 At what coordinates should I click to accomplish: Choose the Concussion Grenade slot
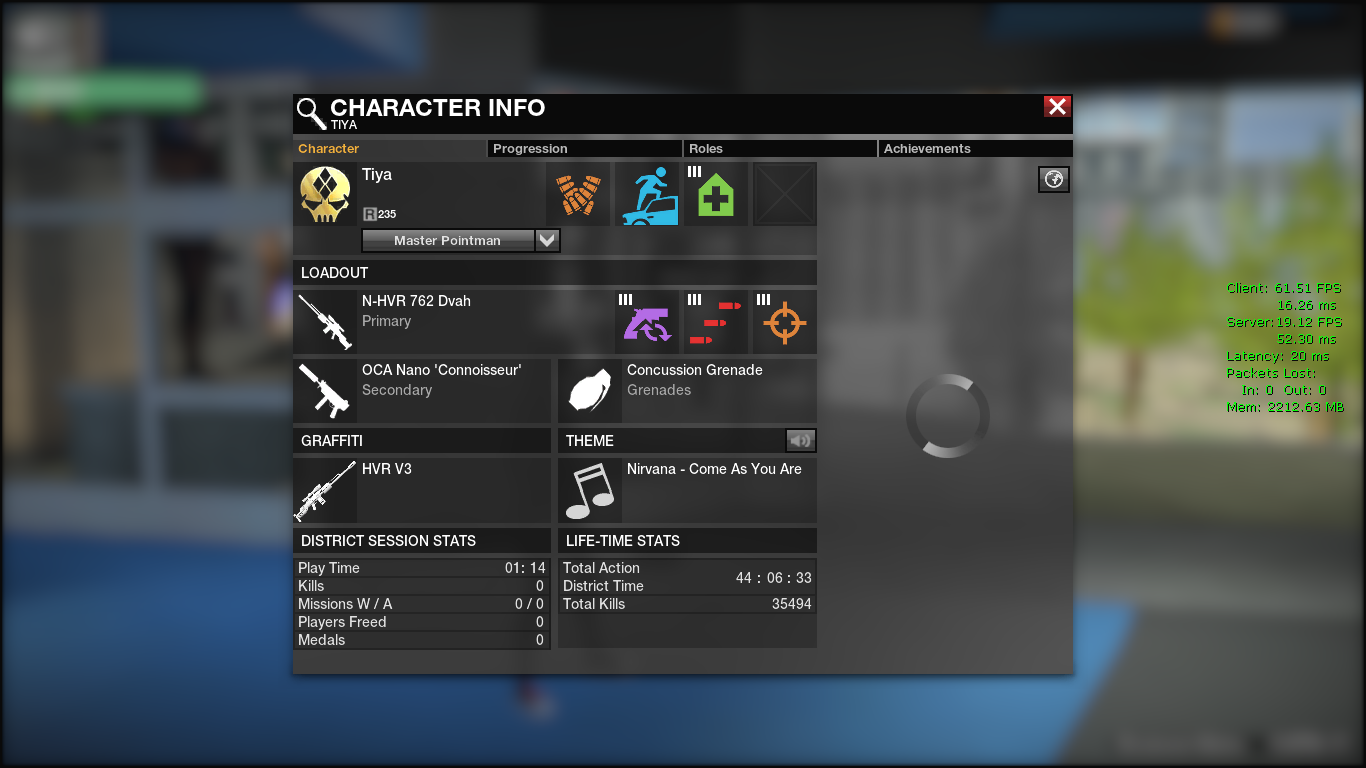click(x=687, y=390)
